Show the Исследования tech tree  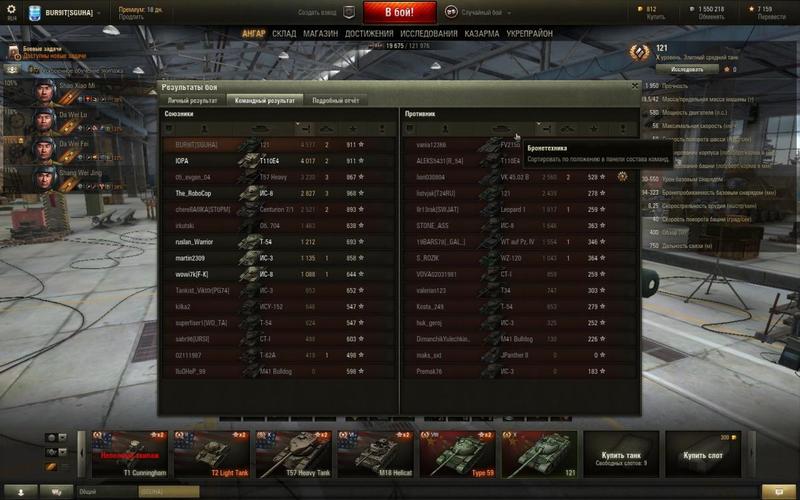coord(430,33)
